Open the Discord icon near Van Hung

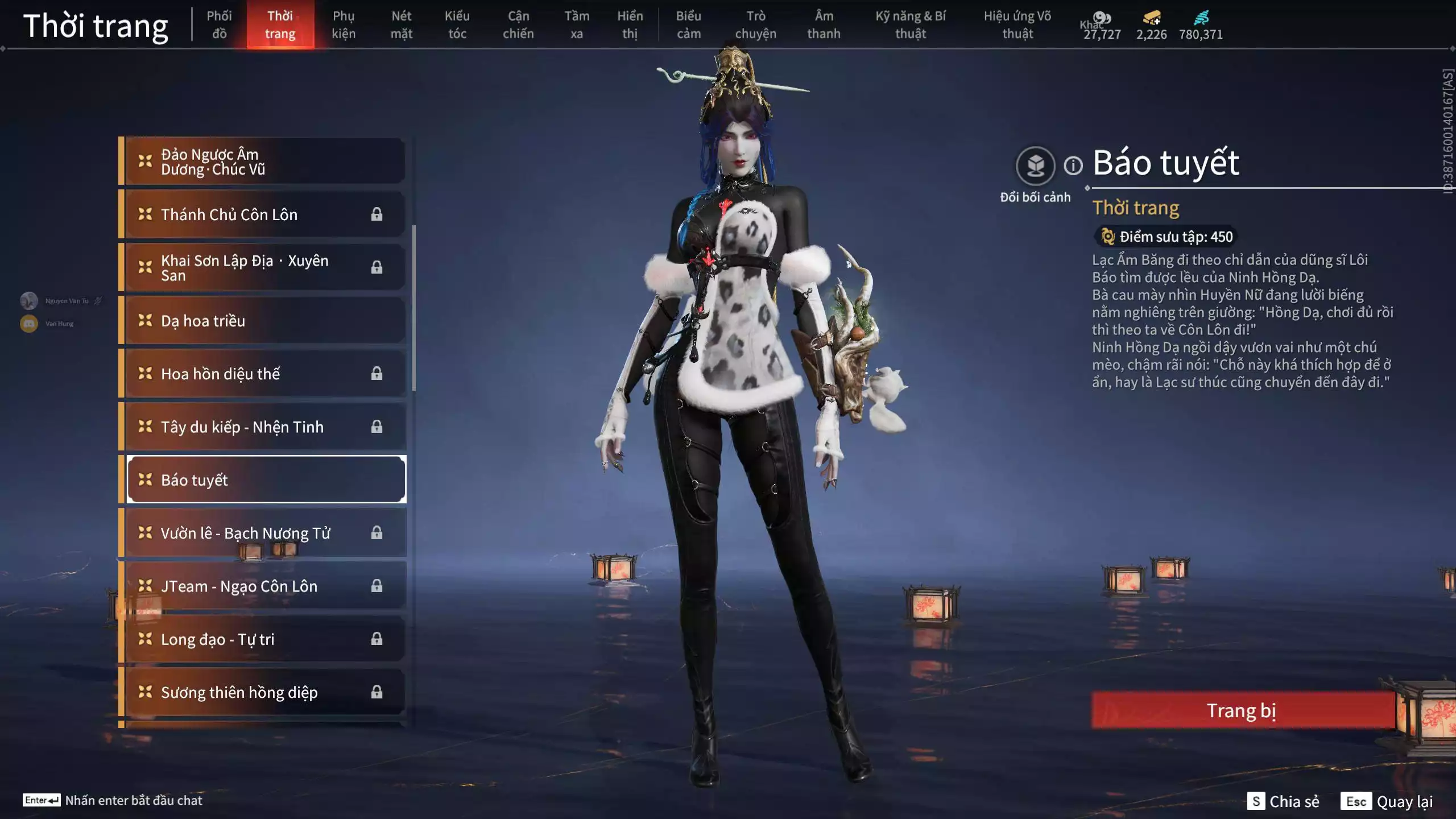coord(27,323)
